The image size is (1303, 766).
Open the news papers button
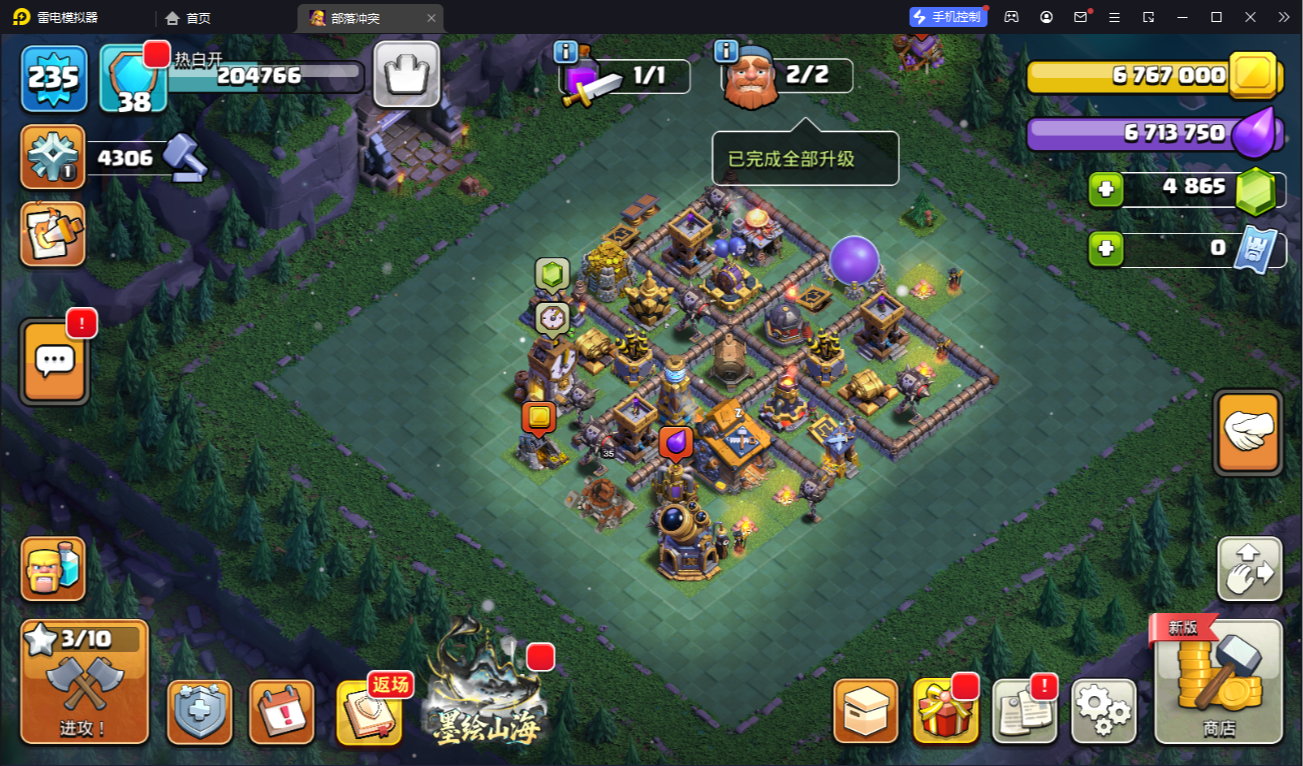(x=1024, y=711)
